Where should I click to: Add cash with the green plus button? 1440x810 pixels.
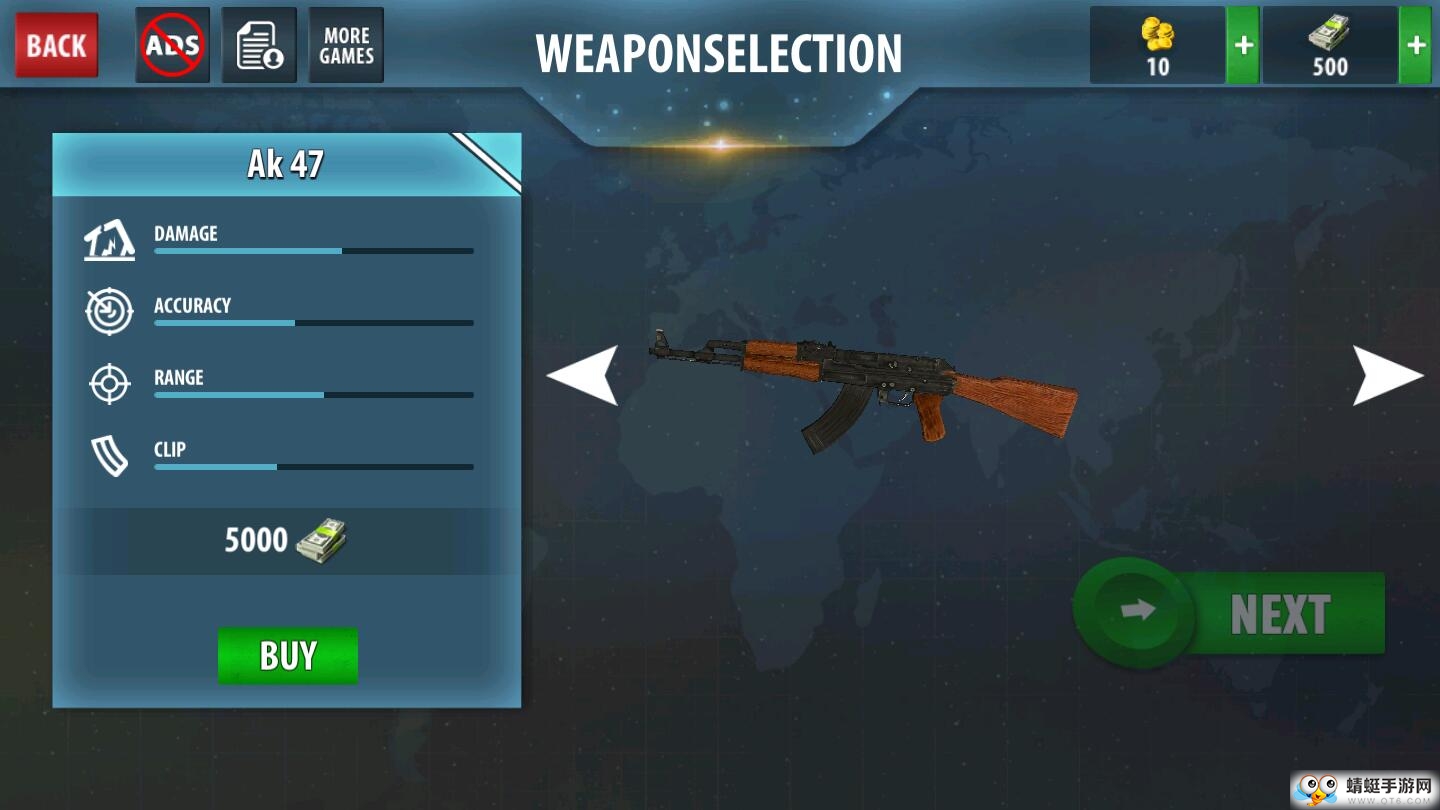coord(1415,45)
